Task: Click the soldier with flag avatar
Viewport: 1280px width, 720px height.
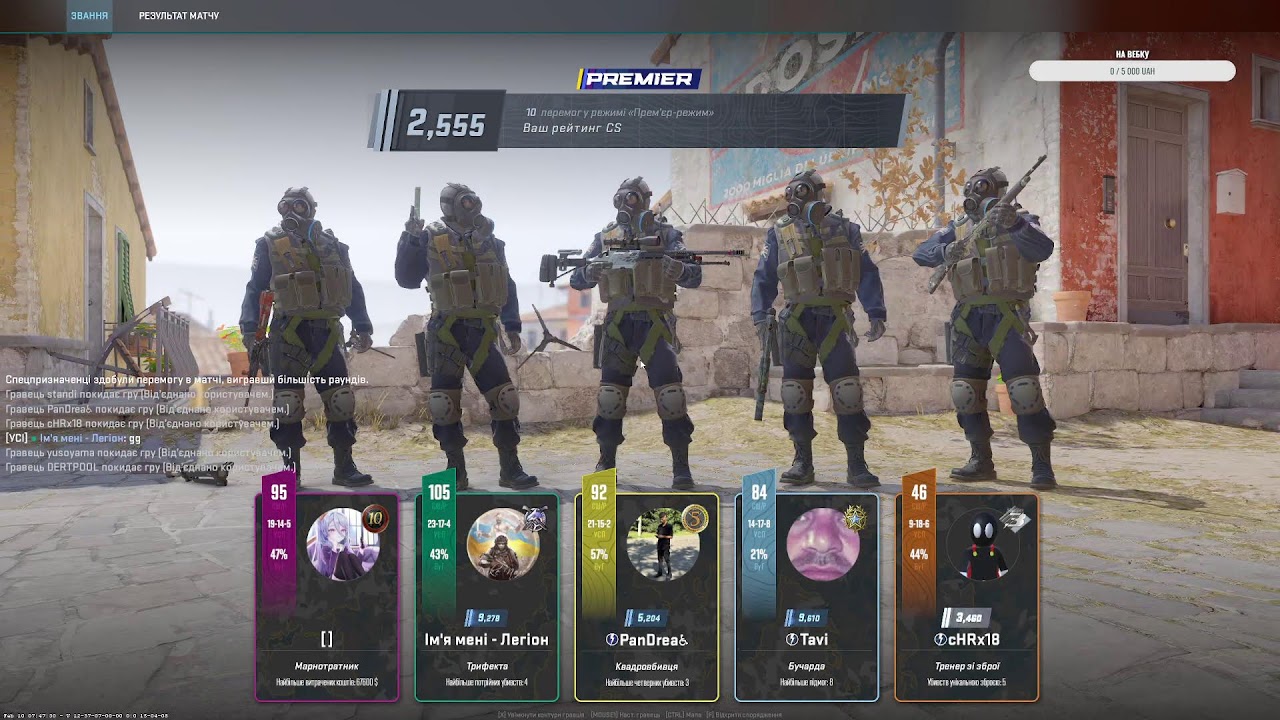Action: pyautogui.click(x=502, y=545)
